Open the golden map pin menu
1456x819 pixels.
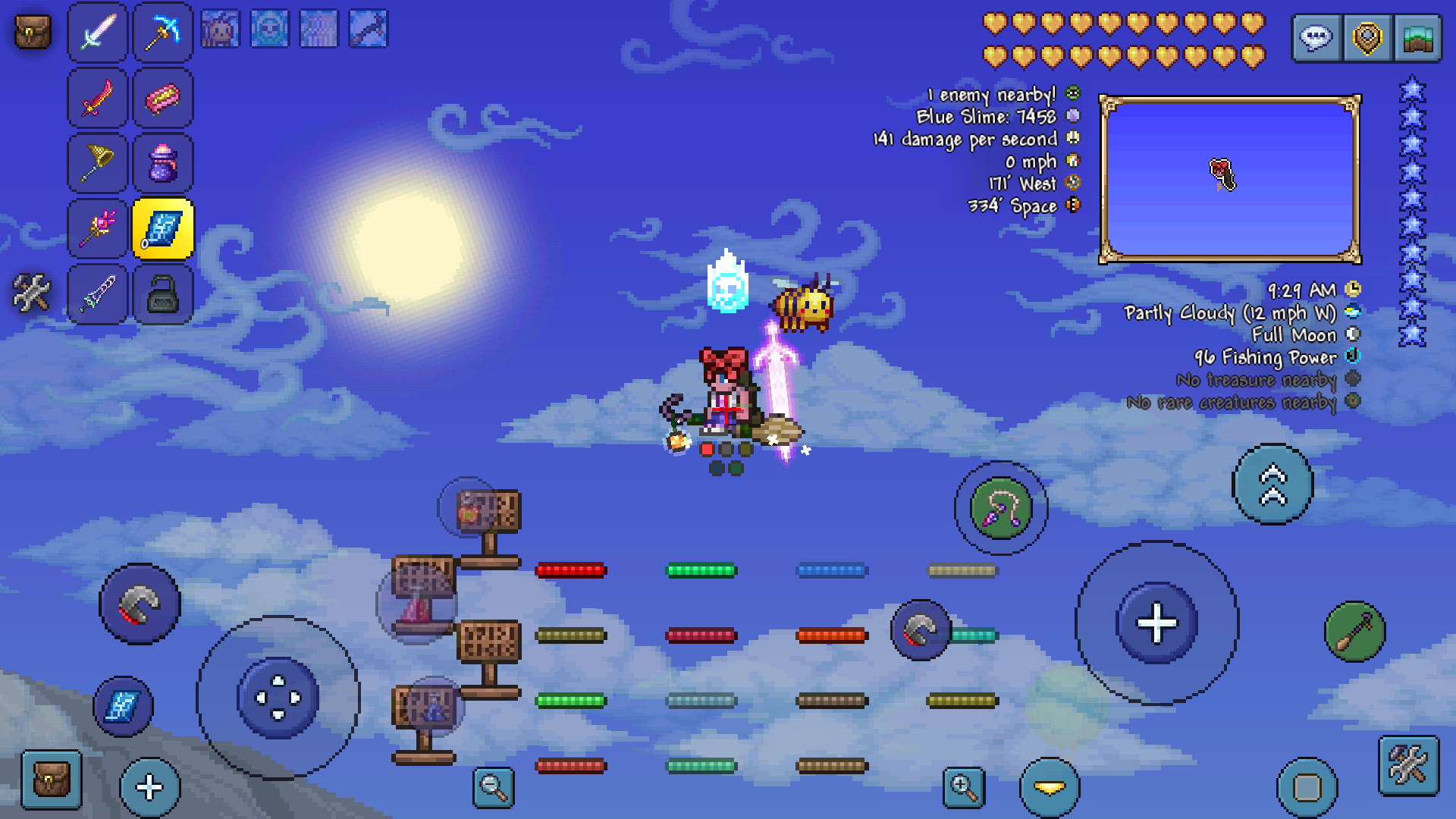pos(1367,38)
